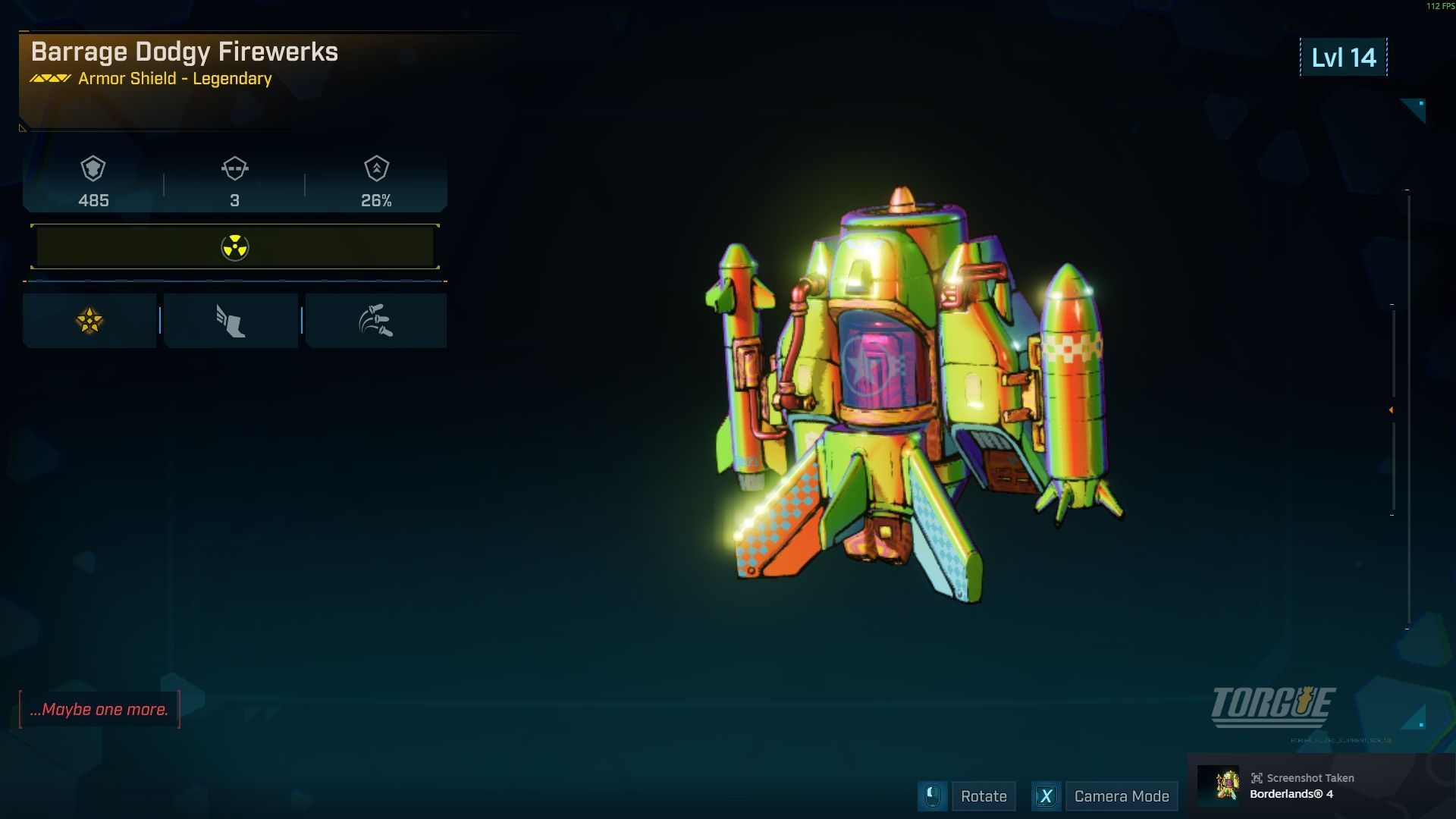Click the Rotate button label

click(x=983, y=796)
